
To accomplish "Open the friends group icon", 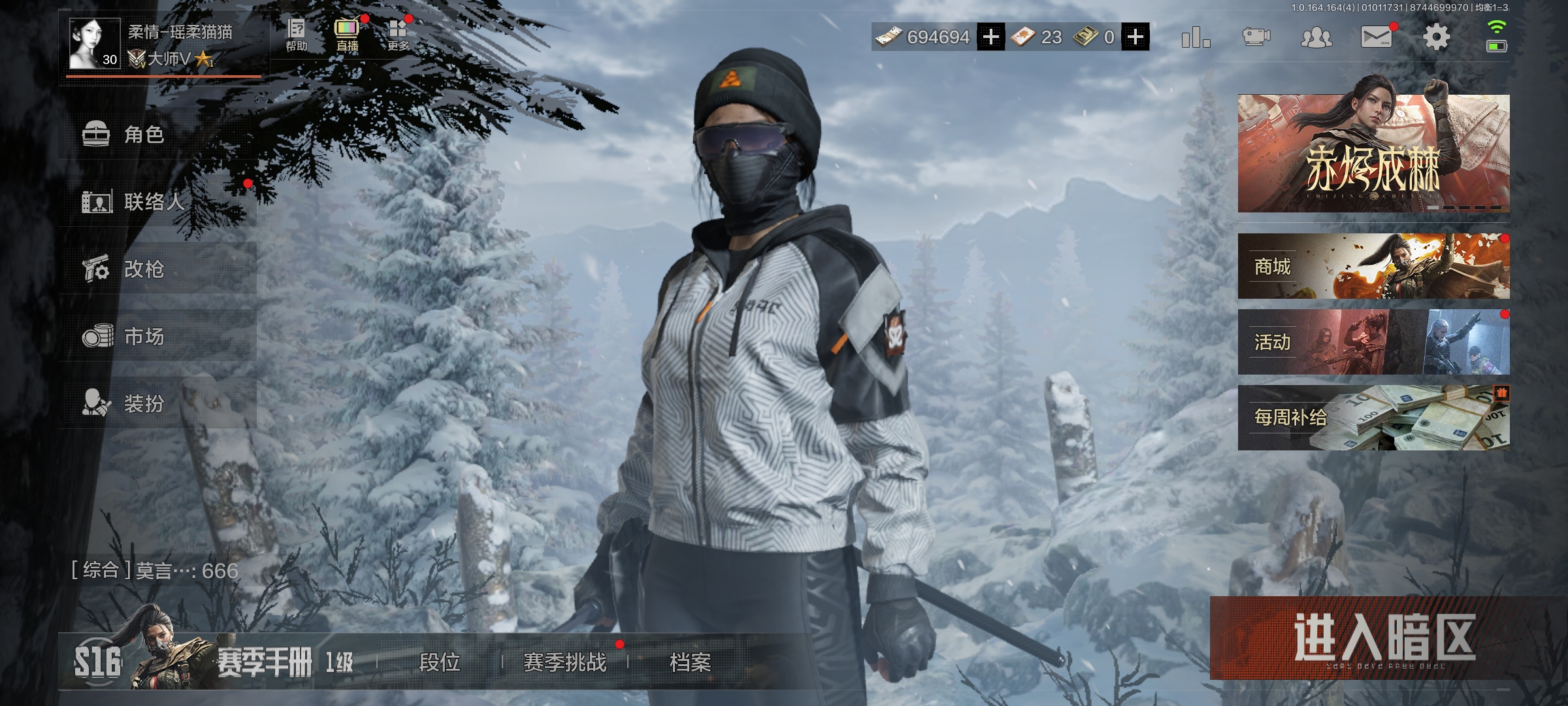I will [1316, 37].
